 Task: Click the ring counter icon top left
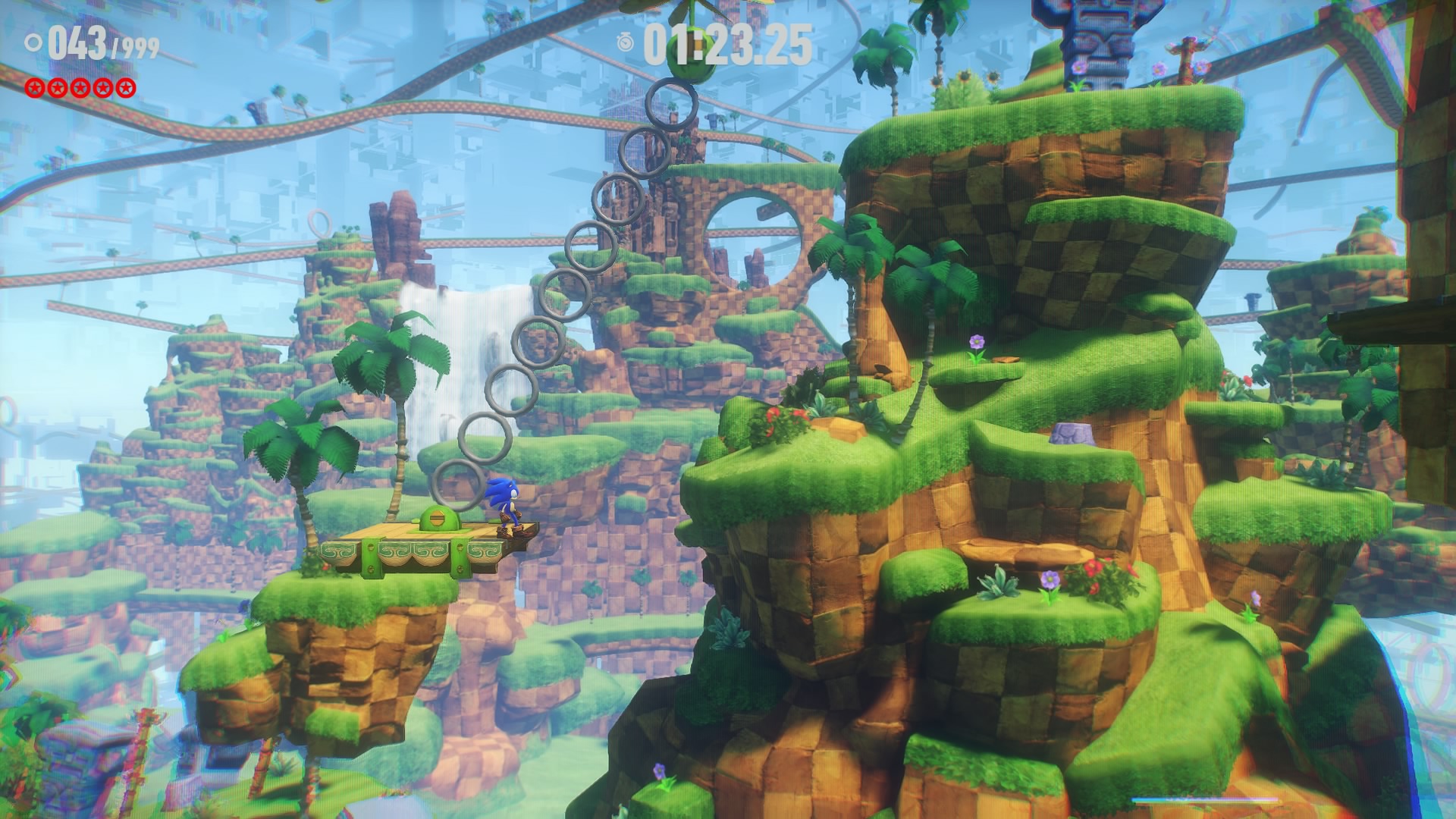32,43
